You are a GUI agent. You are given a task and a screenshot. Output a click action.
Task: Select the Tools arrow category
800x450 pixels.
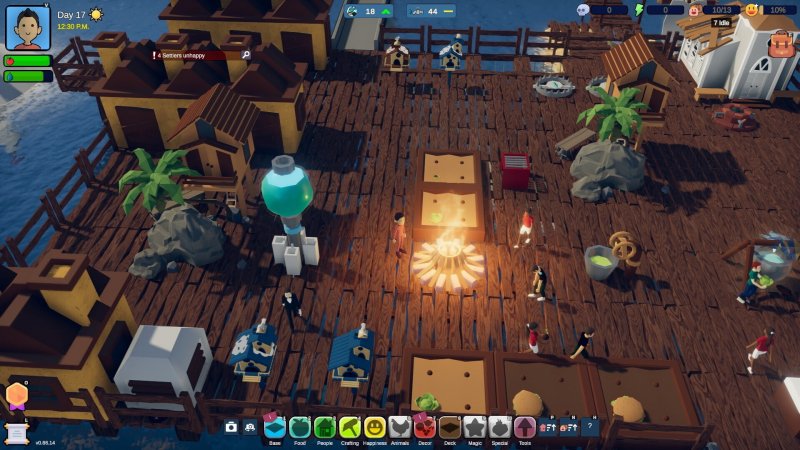525,428
